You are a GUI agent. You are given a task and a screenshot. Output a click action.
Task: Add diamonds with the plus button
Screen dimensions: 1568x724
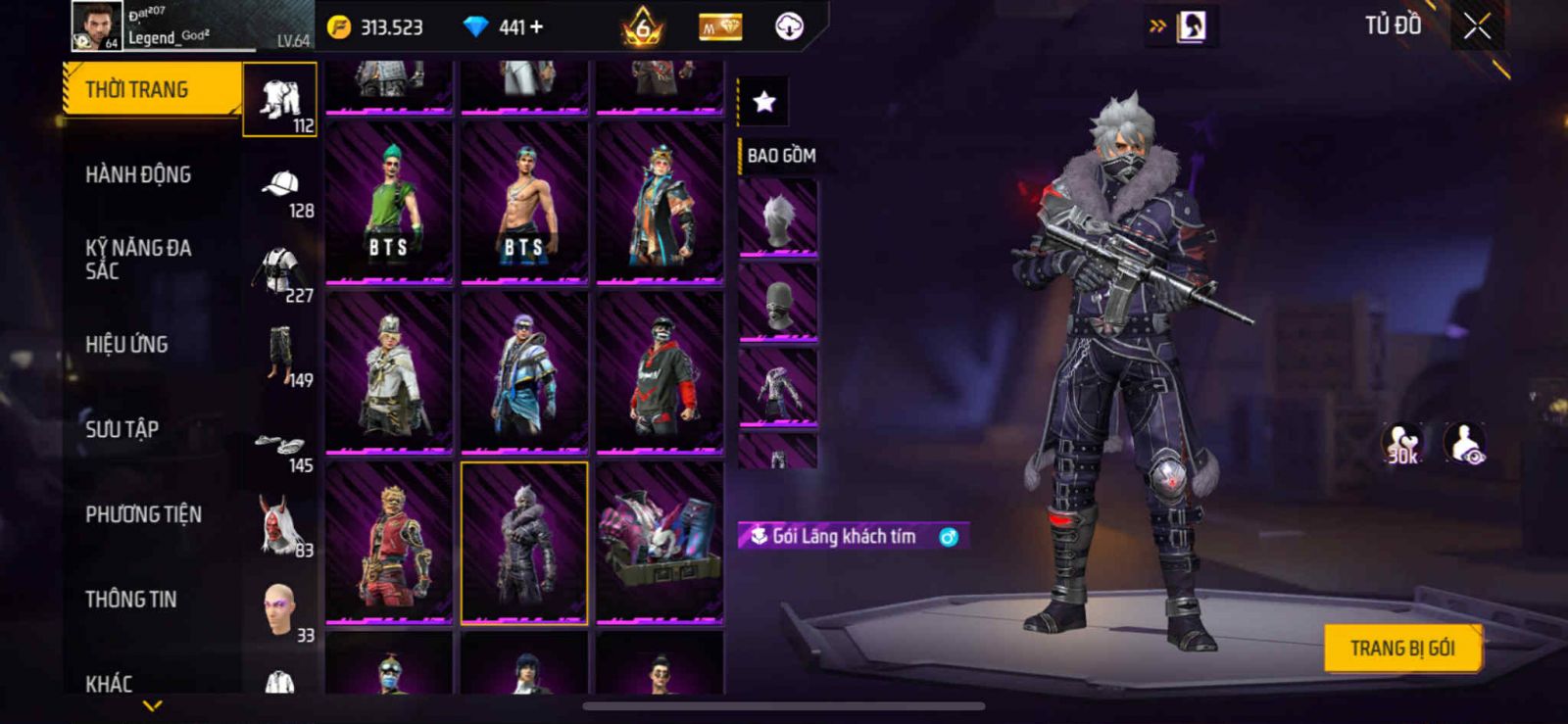click(535, 27)
